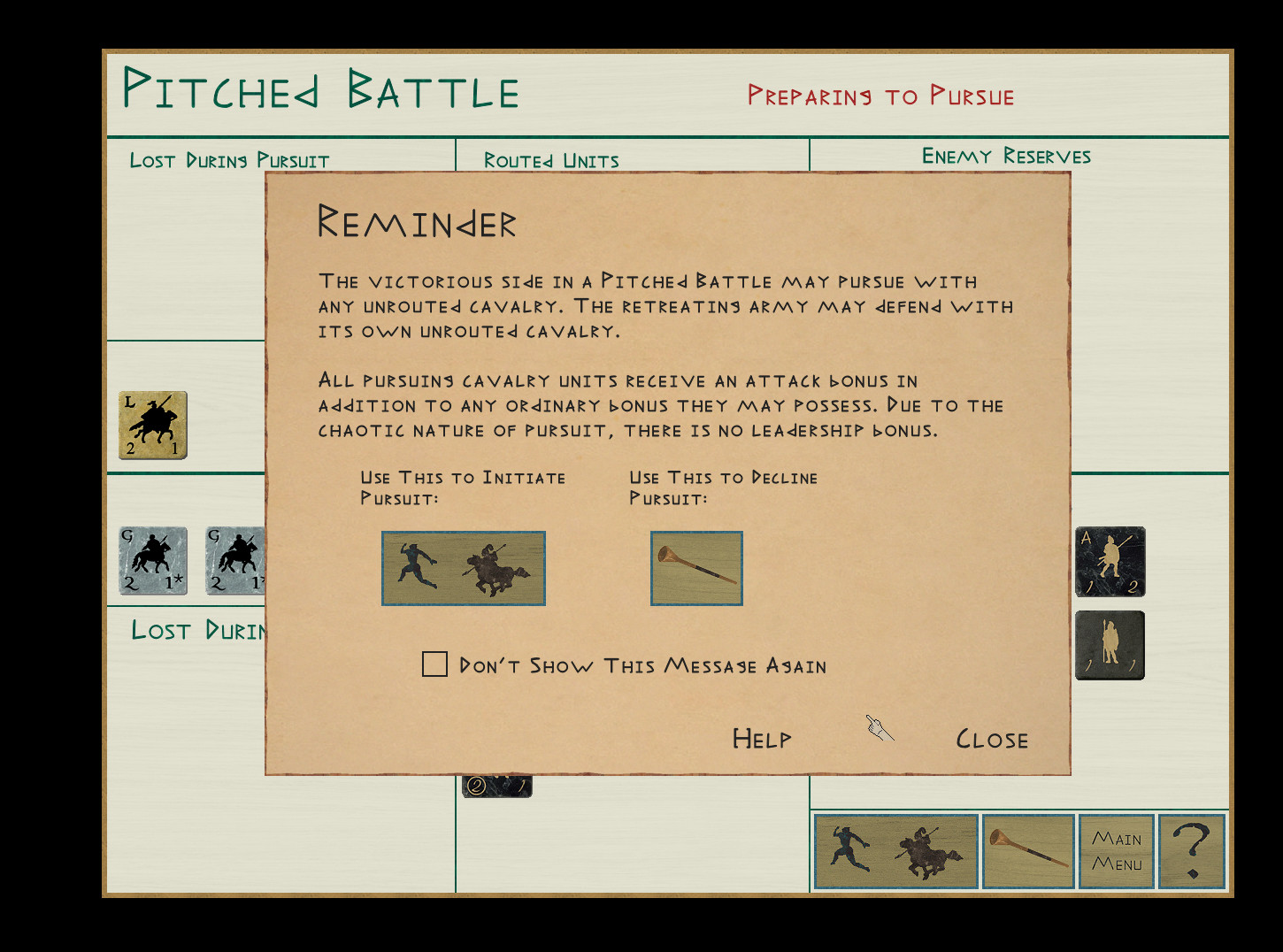This screenshot has height=952, width=1283.
Task: Close the Reminder dialog
Action: 992,740
